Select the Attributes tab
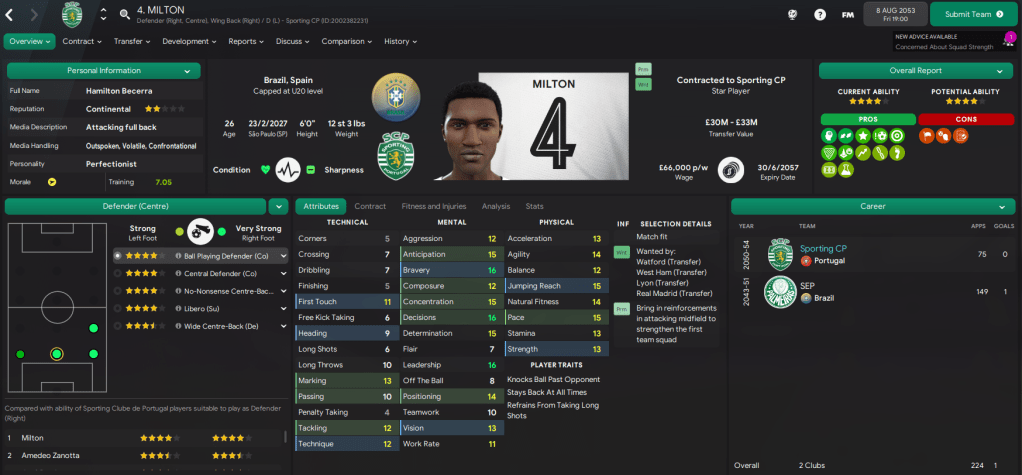 point(320,206)
